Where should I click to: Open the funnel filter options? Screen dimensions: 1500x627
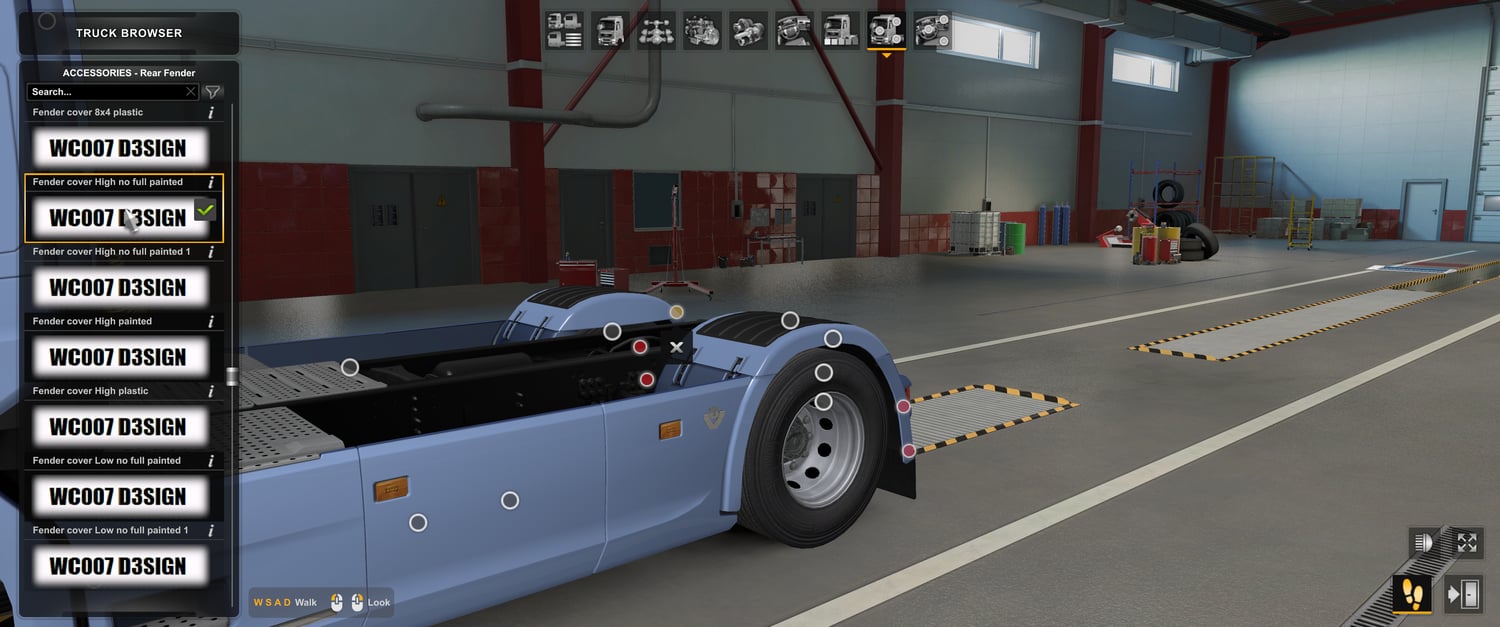(x=213, y=92)
